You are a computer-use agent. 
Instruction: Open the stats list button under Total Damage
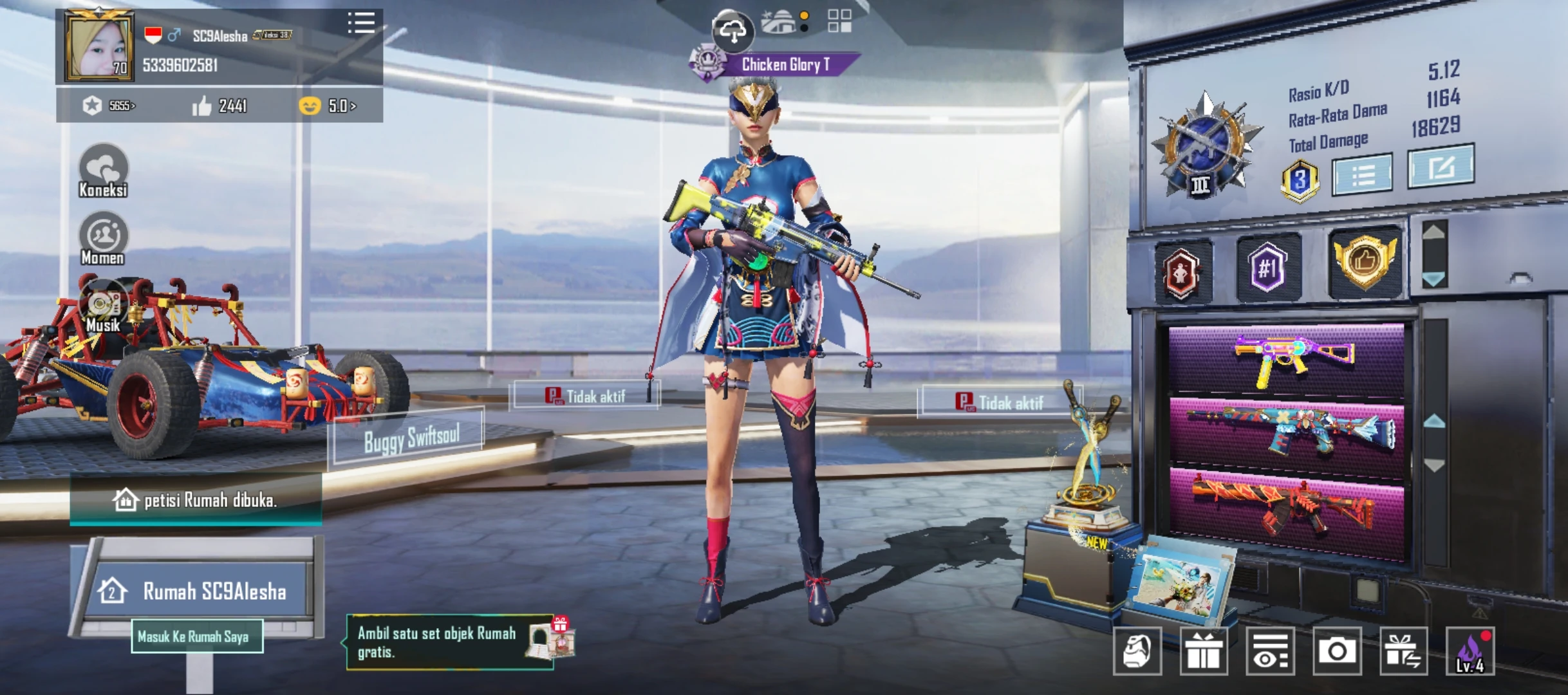coord(1362,174)
